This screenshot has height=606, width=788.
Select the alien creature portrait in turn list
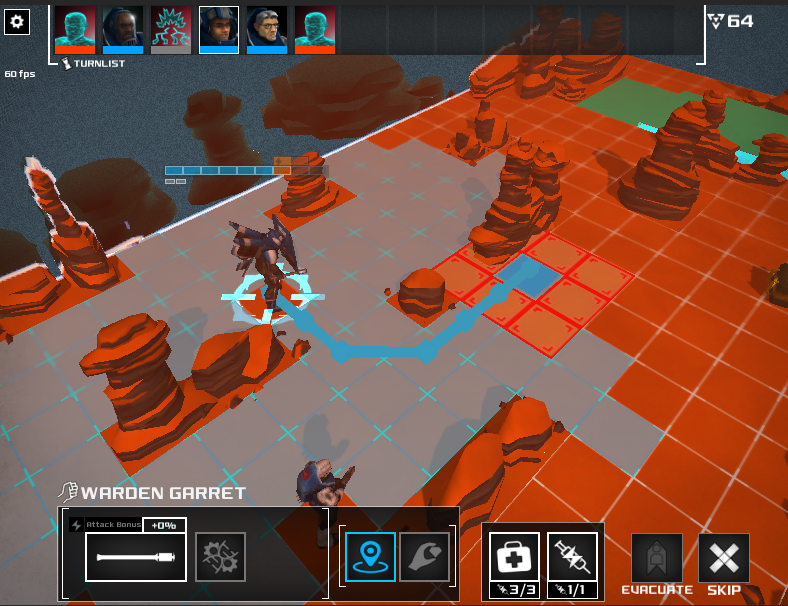coord(171,28)
